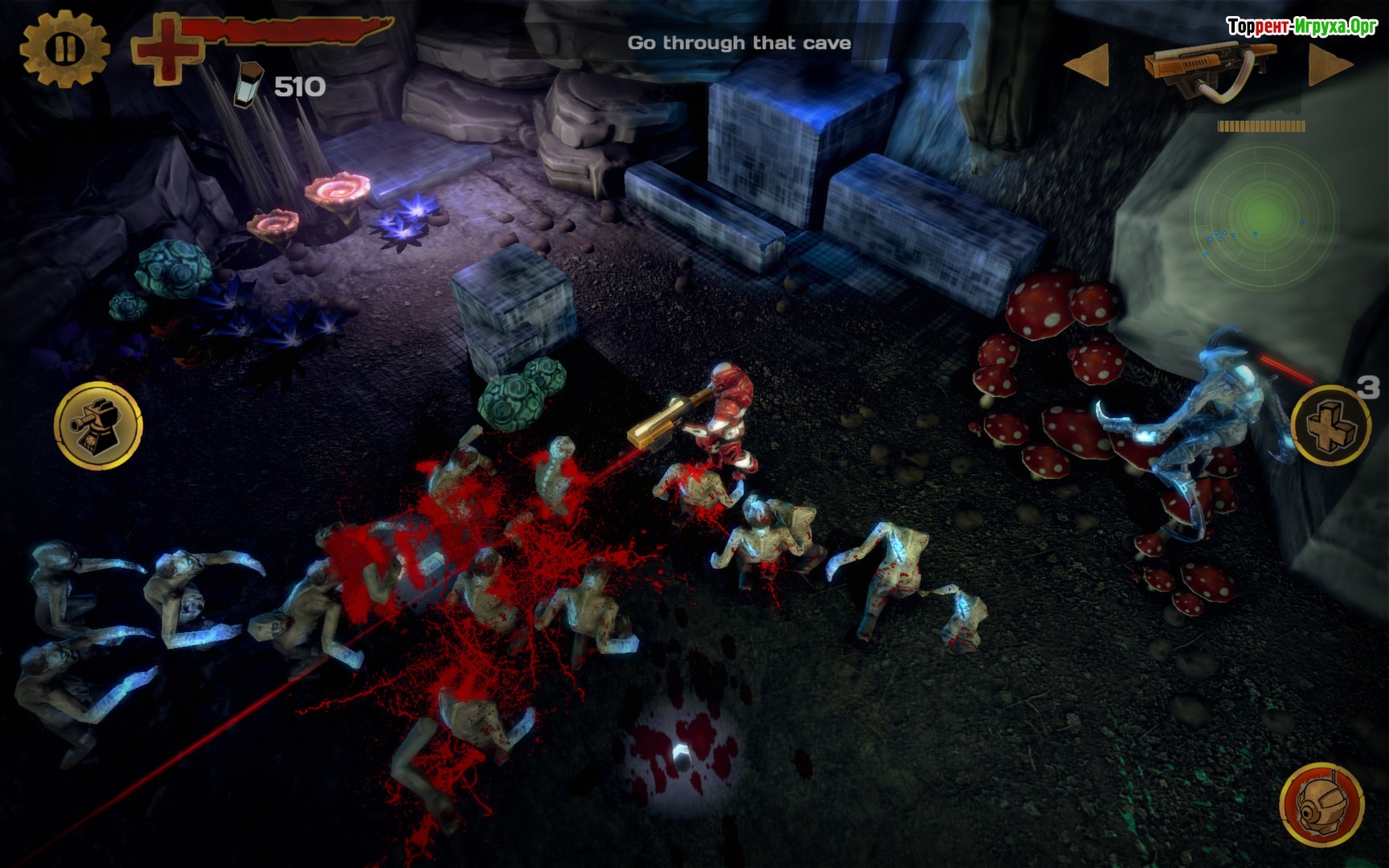The height and width of the screenshot is (868, 1389).
Task: Use the medkit heal button
Action: (1330, 424)
